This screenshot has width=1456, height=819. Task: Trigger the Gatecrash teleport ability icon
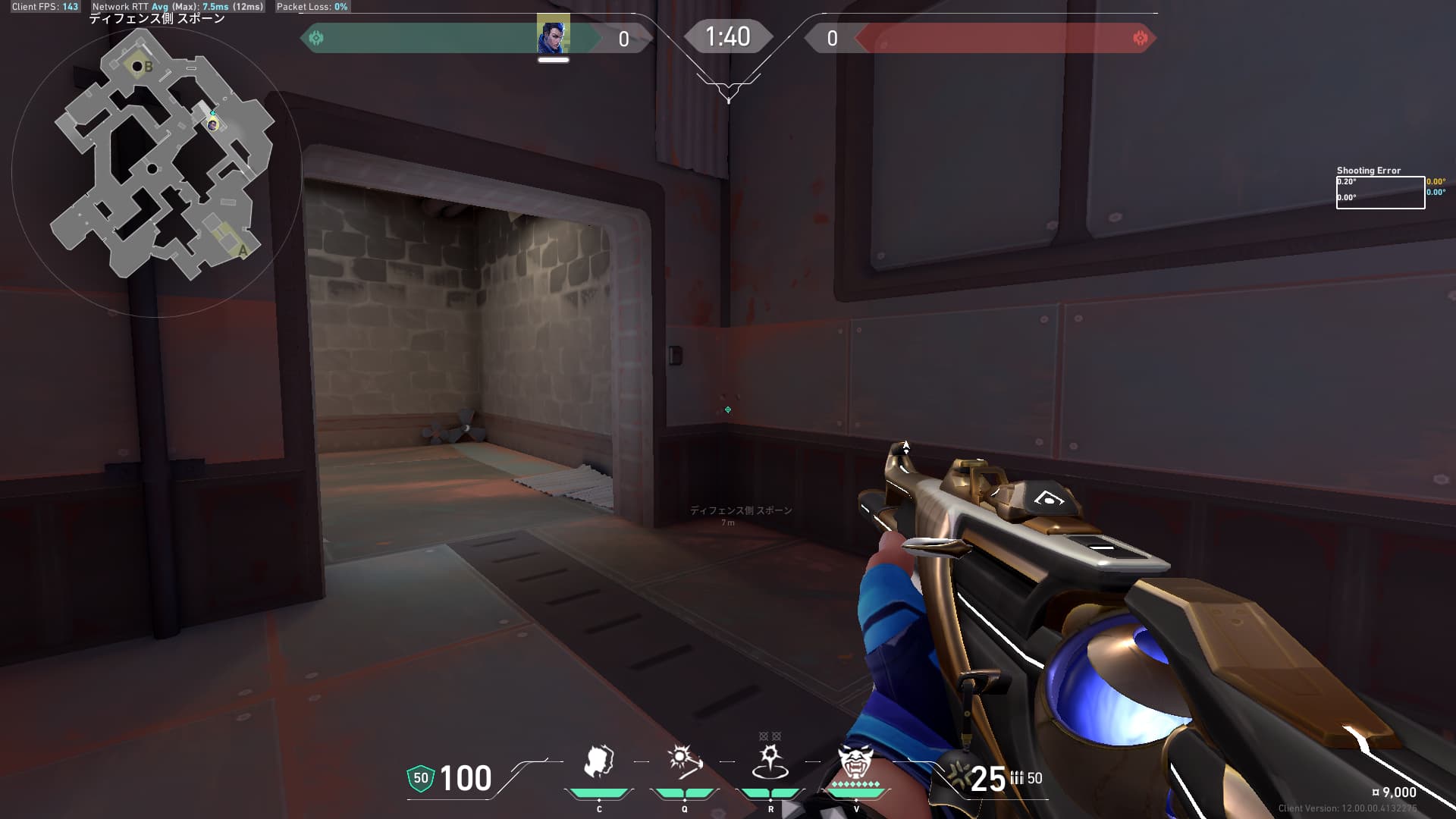(x=770, y=762)
